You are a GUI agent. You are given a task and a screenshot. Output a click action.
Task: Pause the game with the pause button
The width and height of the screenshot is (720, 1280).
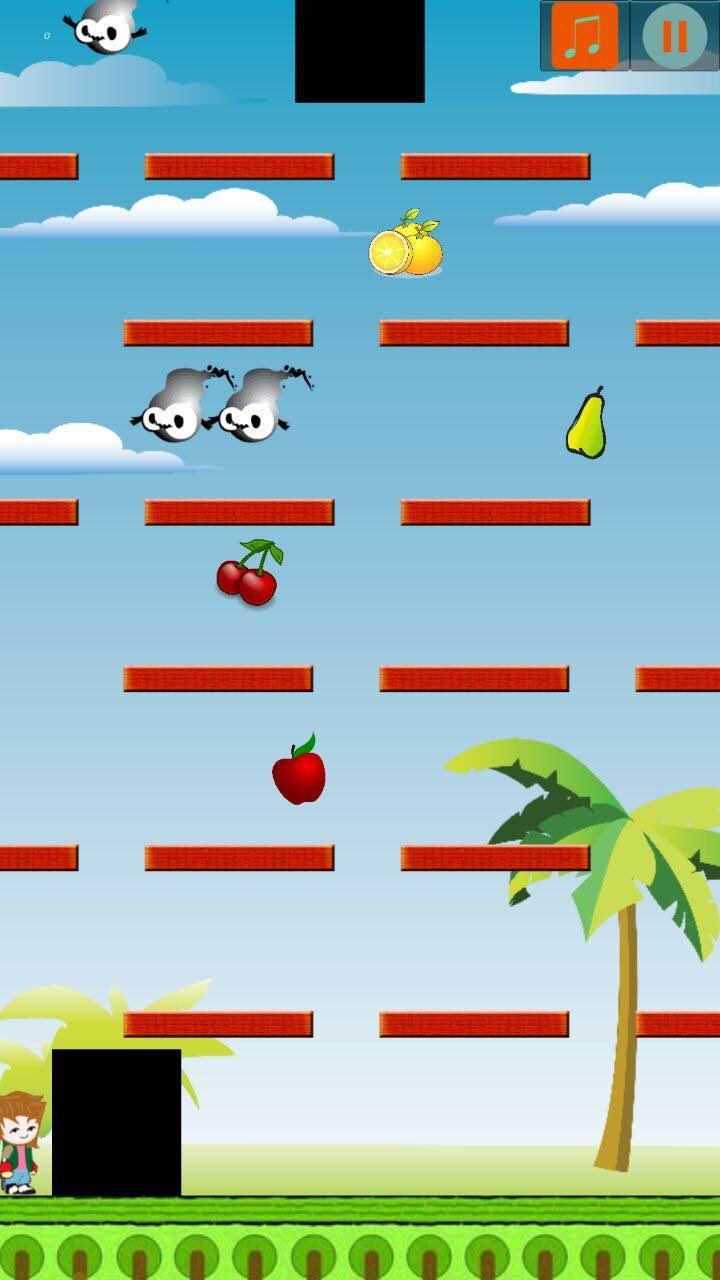[x=674, y=36]
